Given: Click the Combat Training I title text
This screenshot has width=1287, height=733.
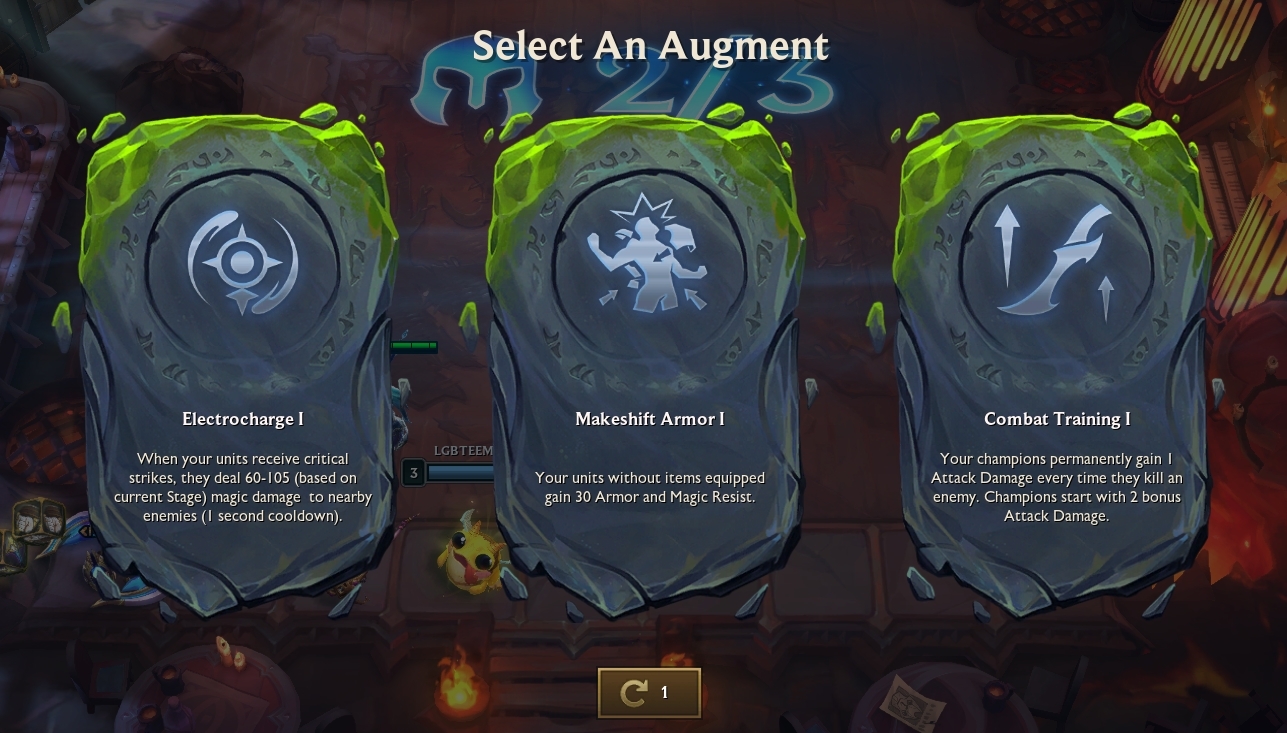Looking at the screenshot, I should click(x=1057, y=419).
